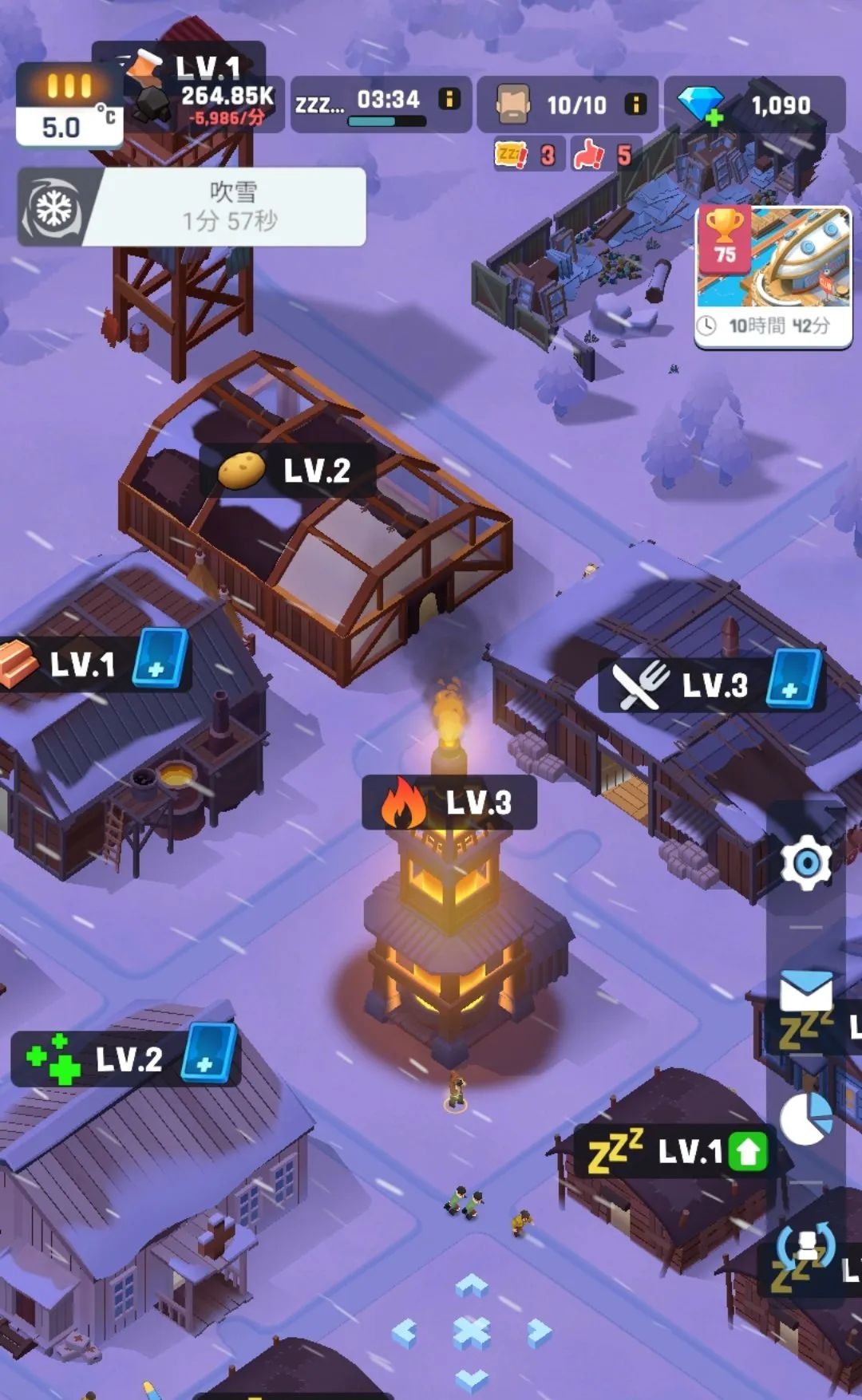Screen dimensions: 862x1400
Task: Tap the clinic's blue card icon
Action: click(208, 1053)
